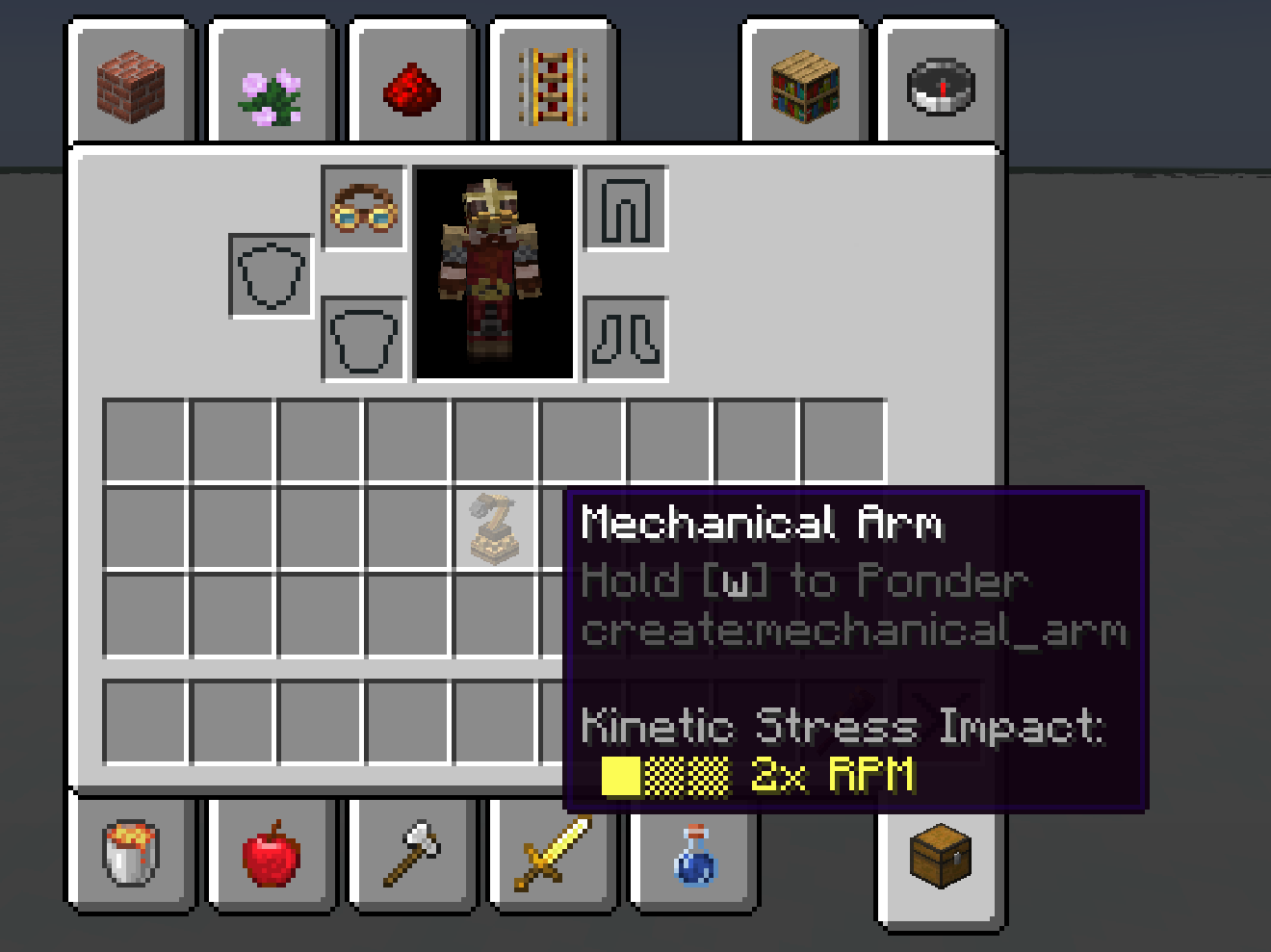Click the empty boots armor slot
This screenshot has height=952, width=1271.
click(x=626, y=339)
